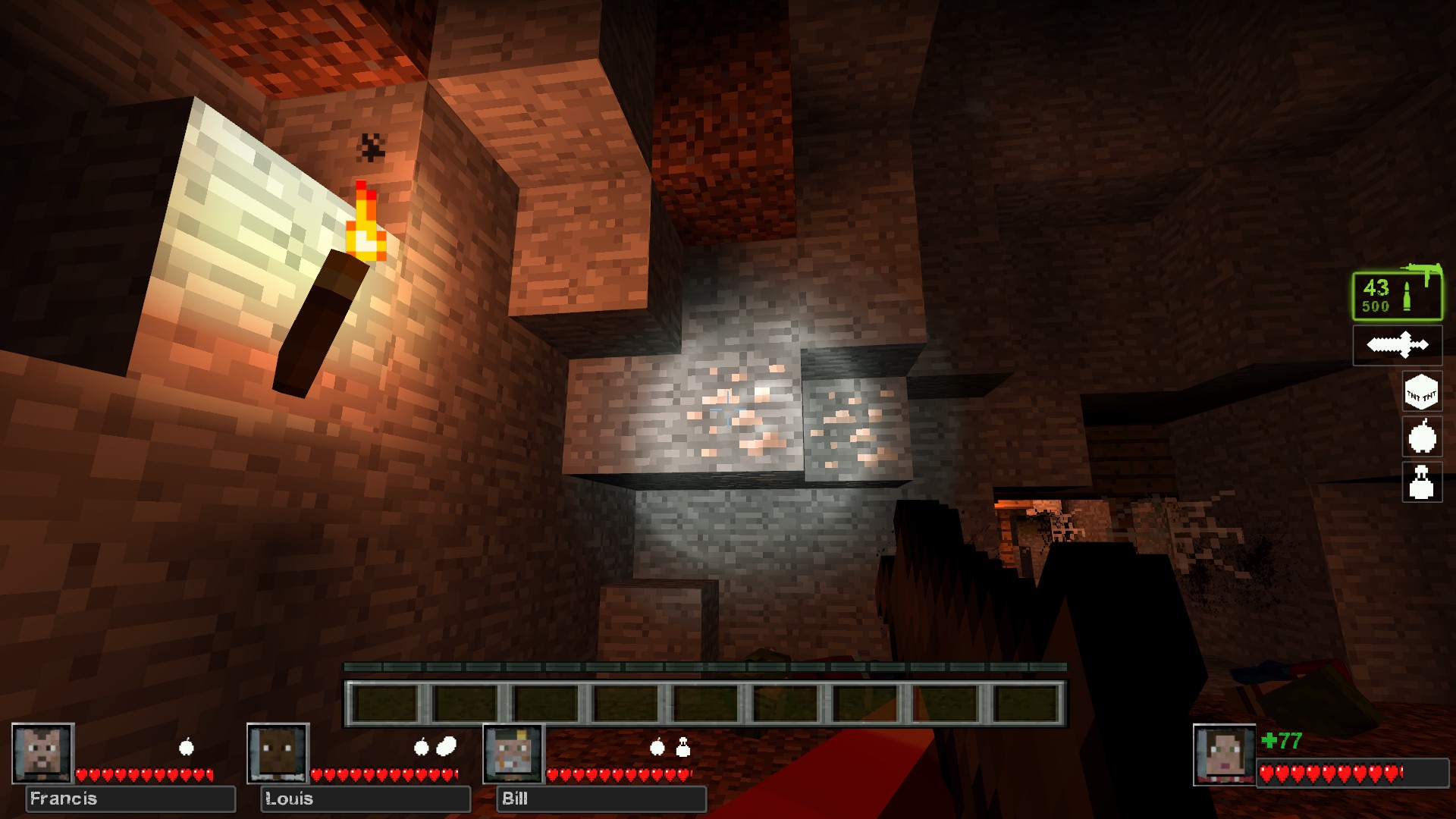Screen dimensions: 1456x819
Task: Select Louis's teammate portrait
Action: coord(278,753)
